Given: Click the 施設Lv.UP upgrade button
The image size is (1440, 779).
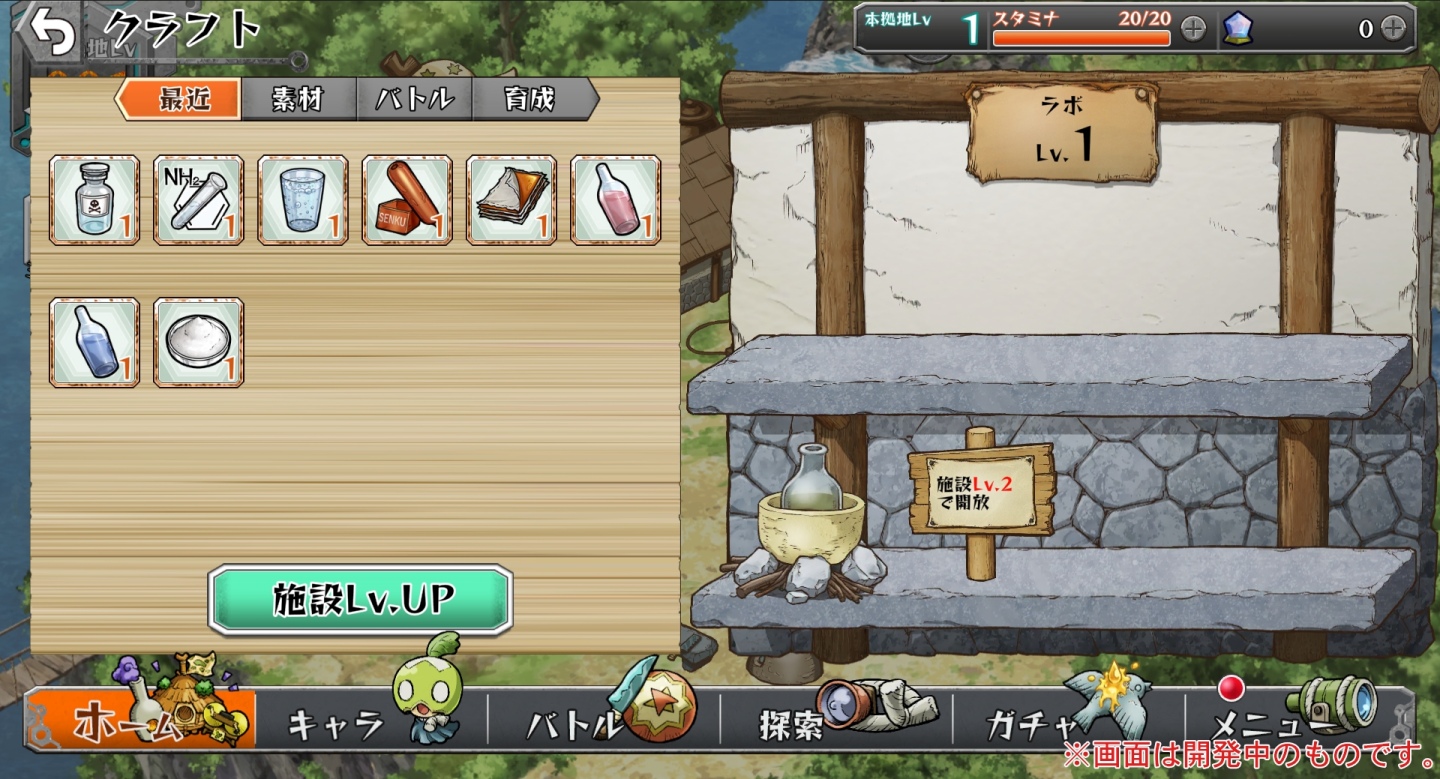Looking at the screenshot, I should pyautogui.click(x=361, y=599).
